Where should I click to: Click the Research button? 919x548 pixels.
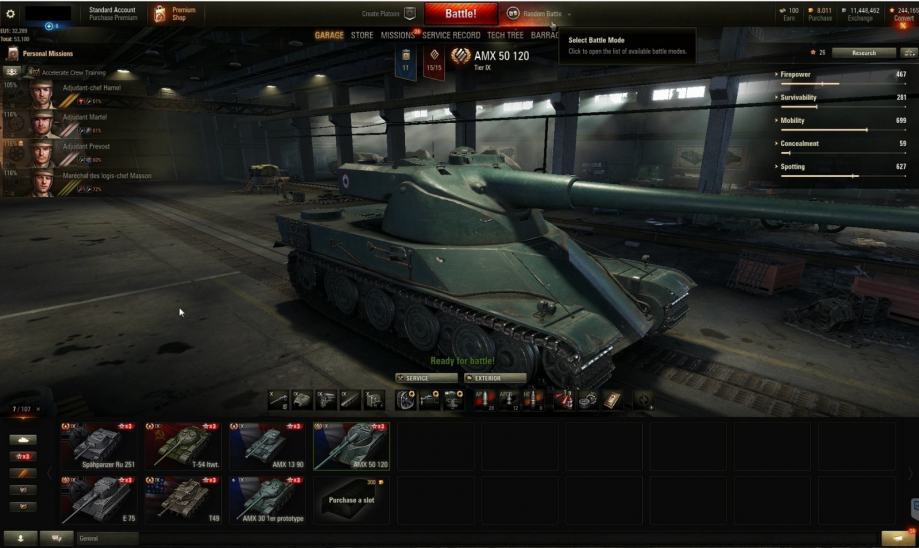point(863,53)
